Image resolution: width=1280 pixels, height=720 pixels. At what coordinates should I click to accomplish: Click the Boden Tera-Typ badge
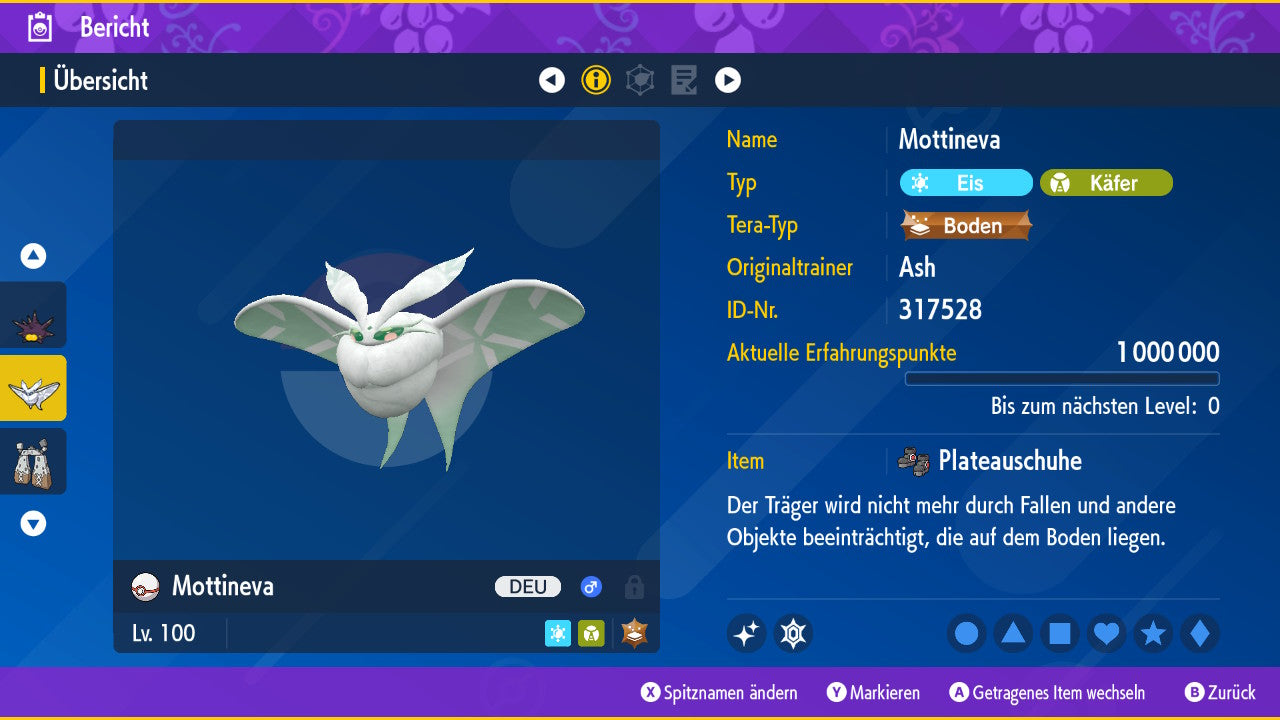(x=966, y=225)
